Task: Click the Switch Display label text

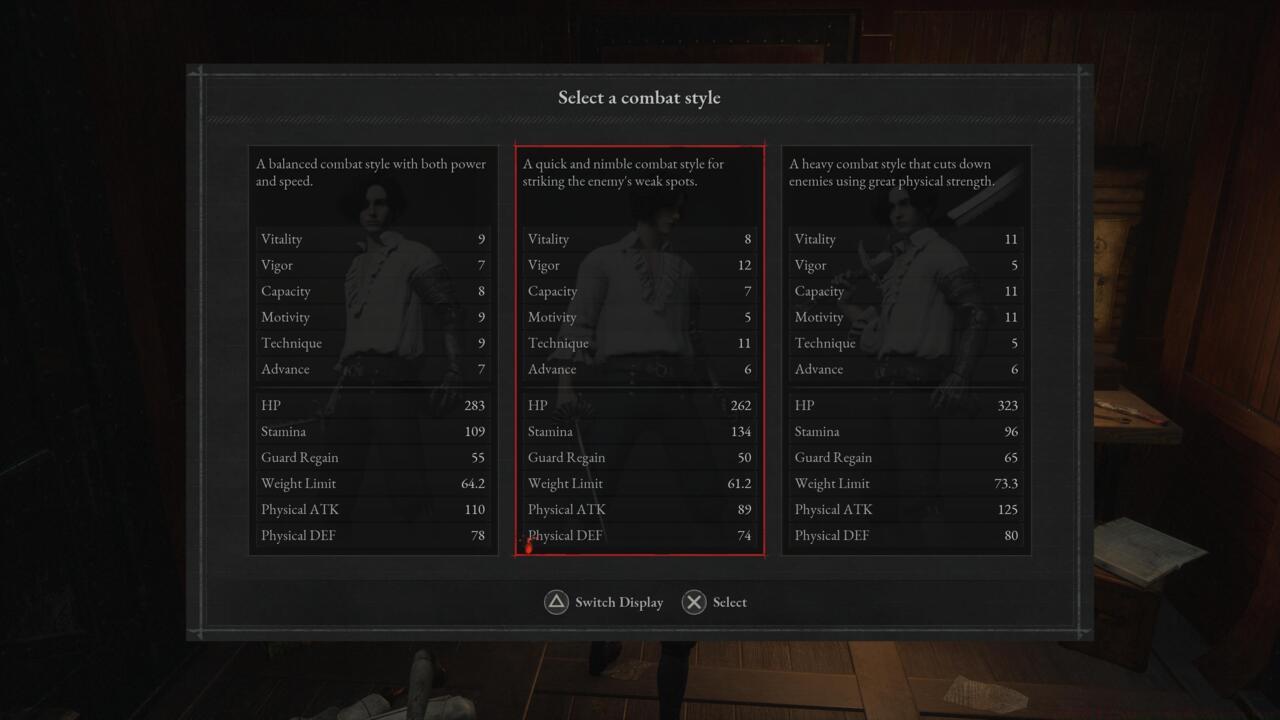Action: click(x=618, y=602)
